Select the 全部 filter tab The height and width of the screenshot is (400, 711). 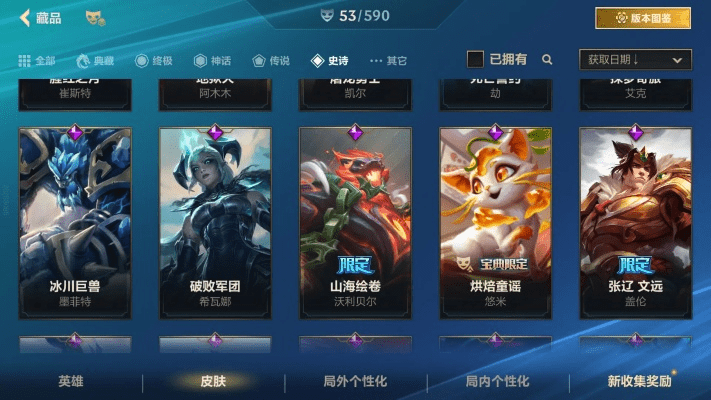click(37, 60)
